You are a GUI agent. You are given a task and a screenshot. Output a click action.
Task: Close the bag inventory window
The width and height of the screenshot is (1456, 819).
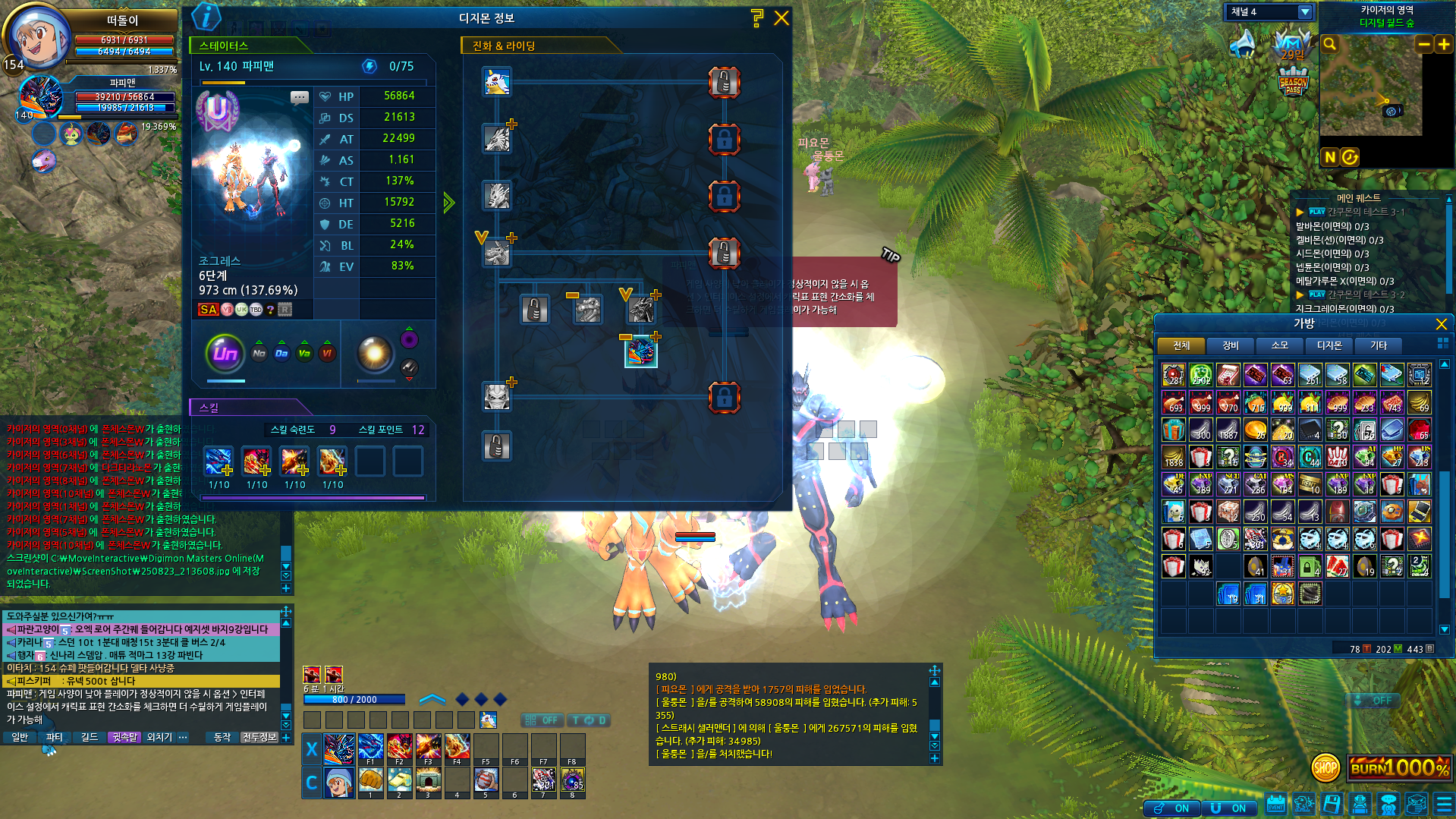(x=1441, y=324)
